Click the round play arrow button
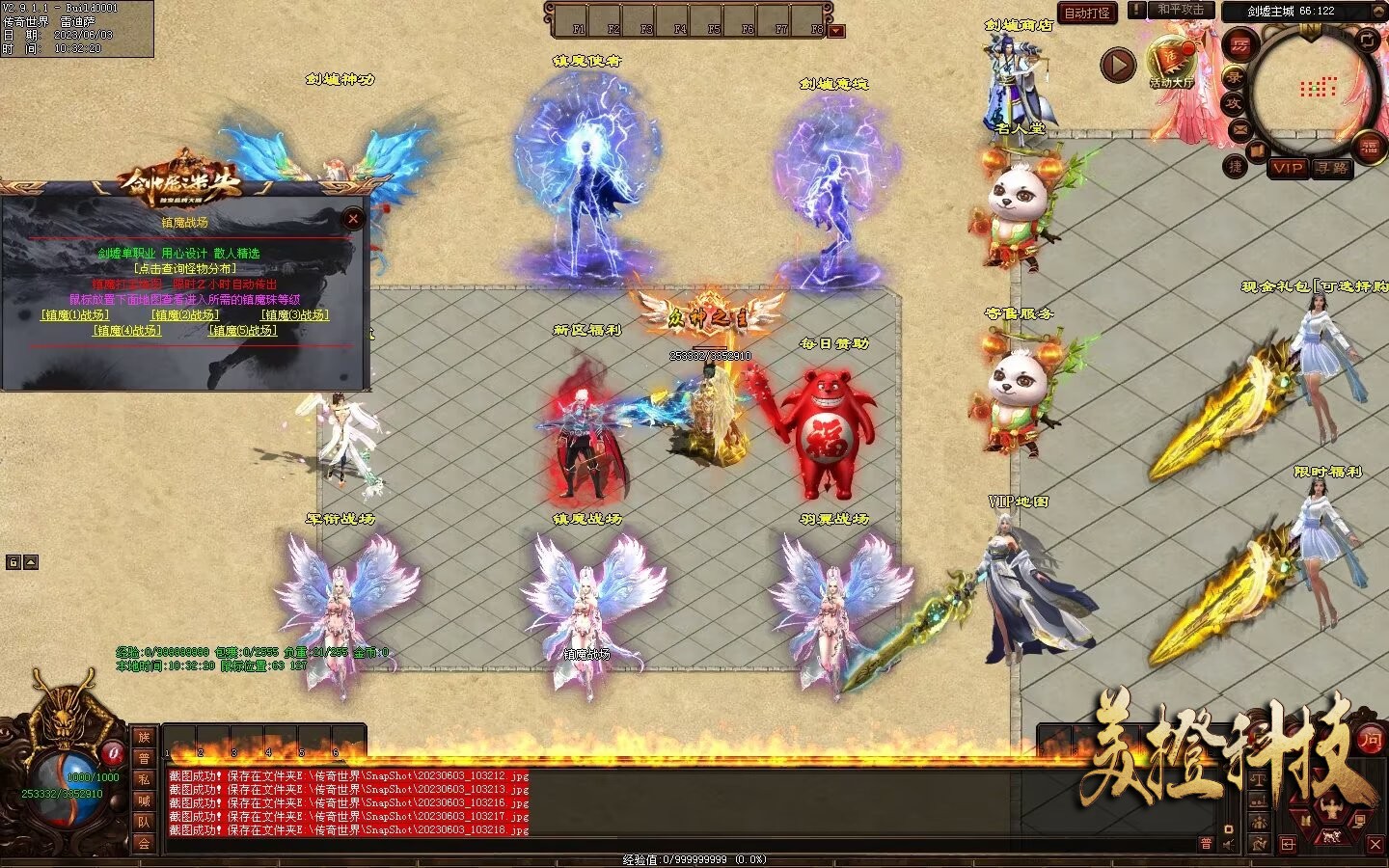Viewport: 1389px width, 868px height. 1118,65
